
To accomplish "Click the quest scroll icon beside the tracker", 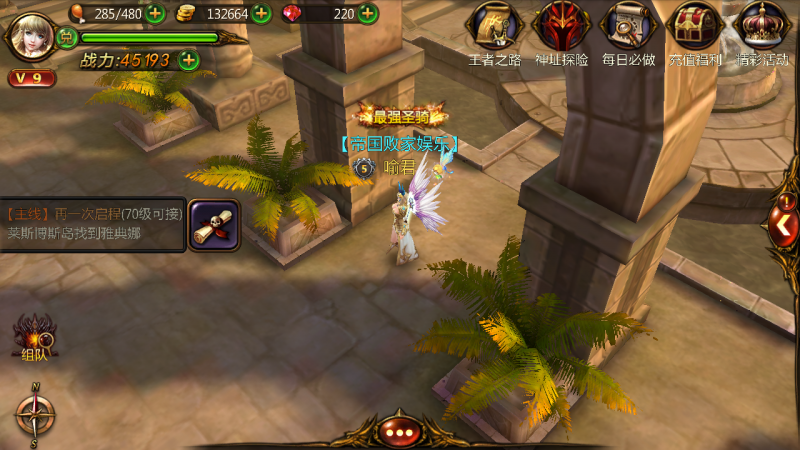I will [x=214, y=224].
